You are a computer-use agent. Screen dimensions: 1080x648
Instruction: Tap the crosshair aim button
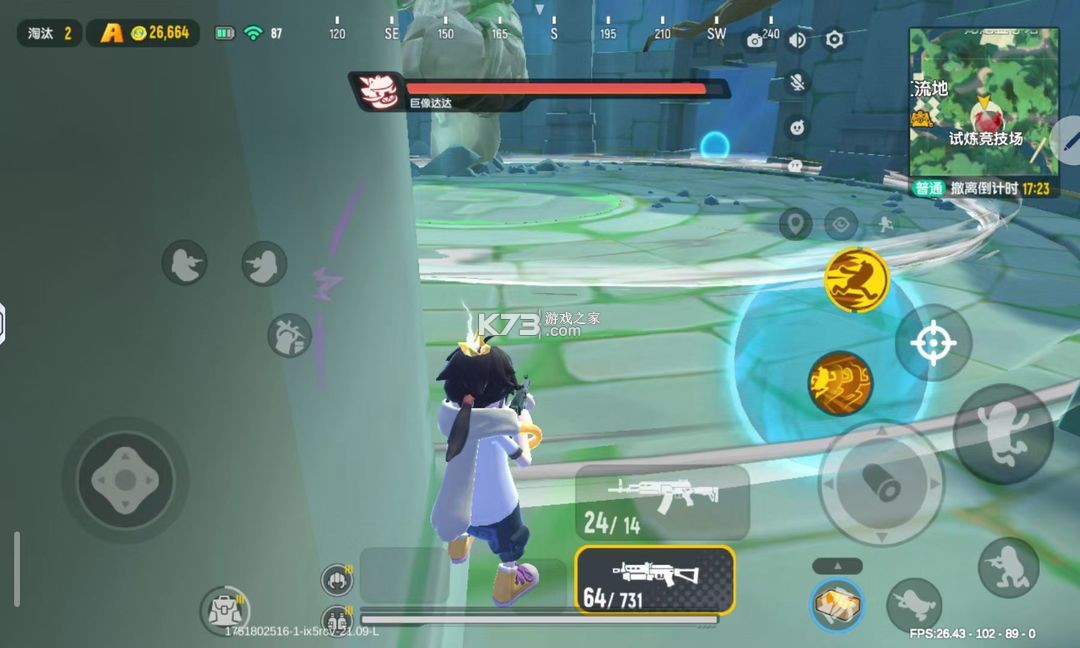coord(933,343)
